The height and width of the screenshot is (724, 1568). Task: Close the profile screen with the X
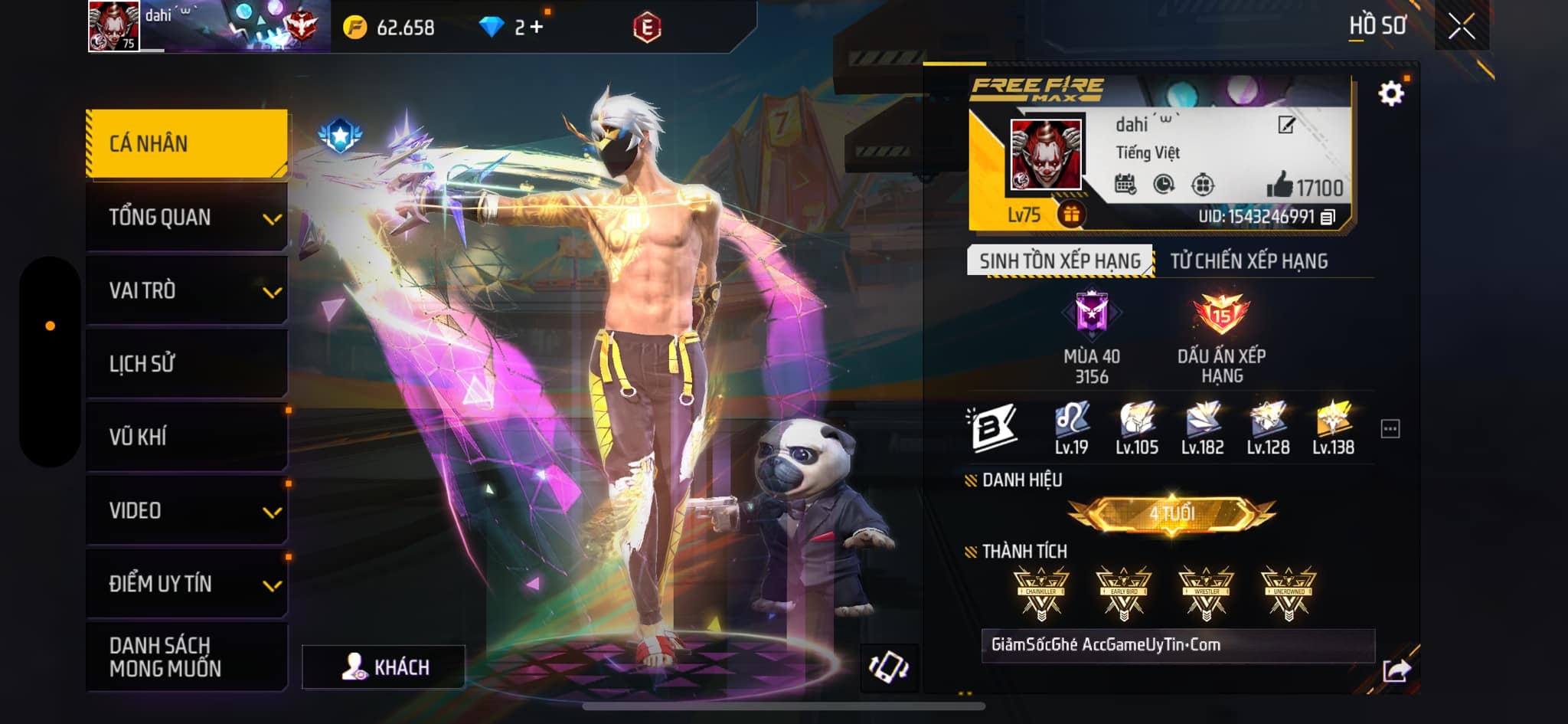coord(1461,27)
